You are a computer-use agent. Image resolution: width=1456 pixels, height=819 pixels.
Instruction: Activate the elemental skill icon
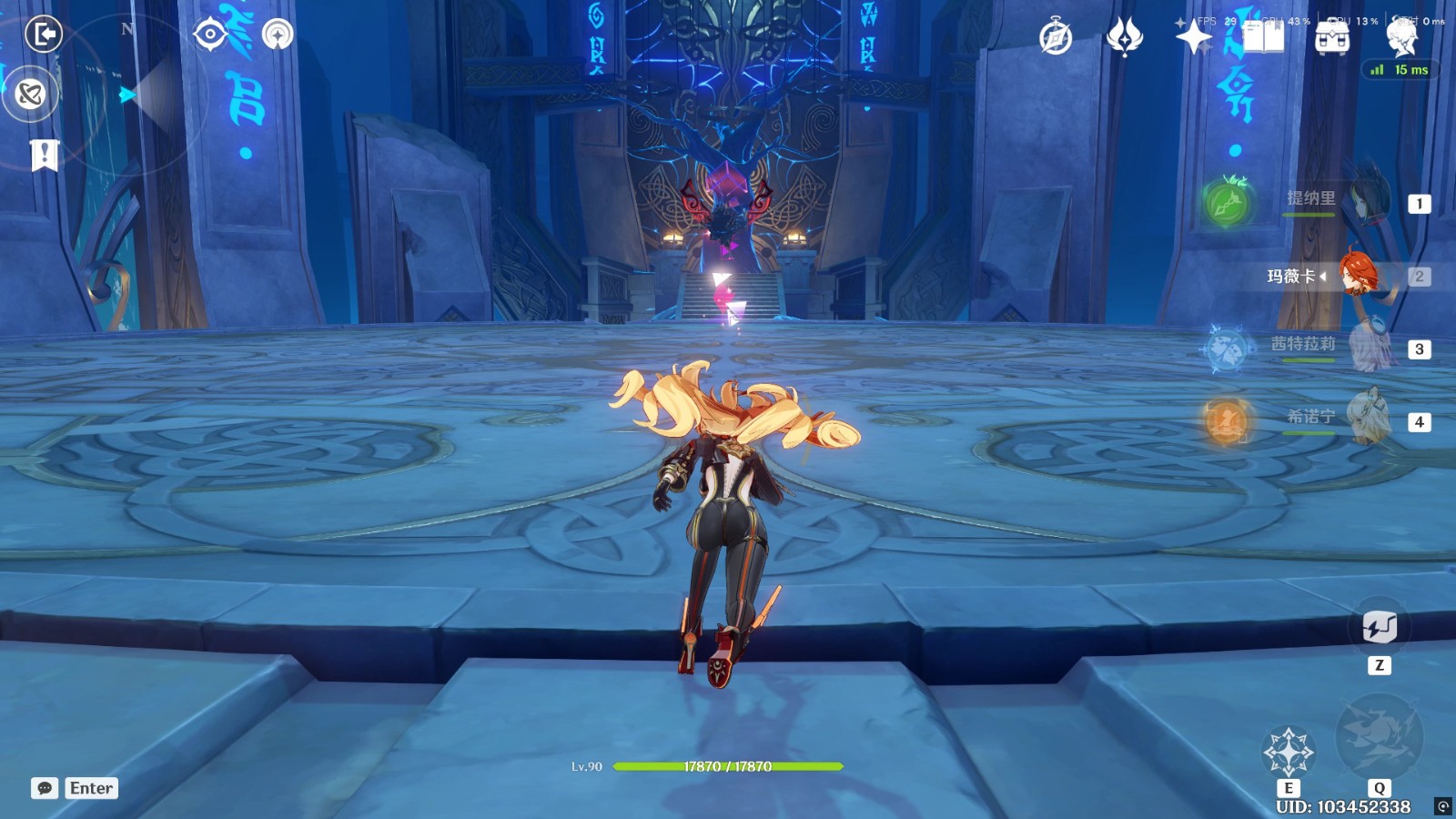click(x=1289, y=752)
